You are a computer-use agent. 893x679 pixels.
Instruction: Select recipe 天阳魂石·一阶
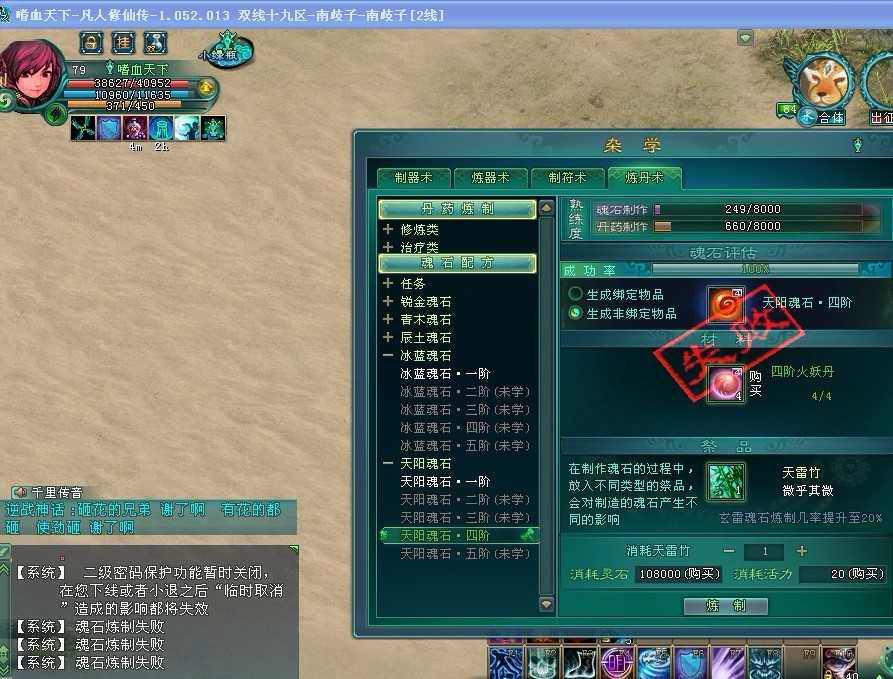point(446,482)
